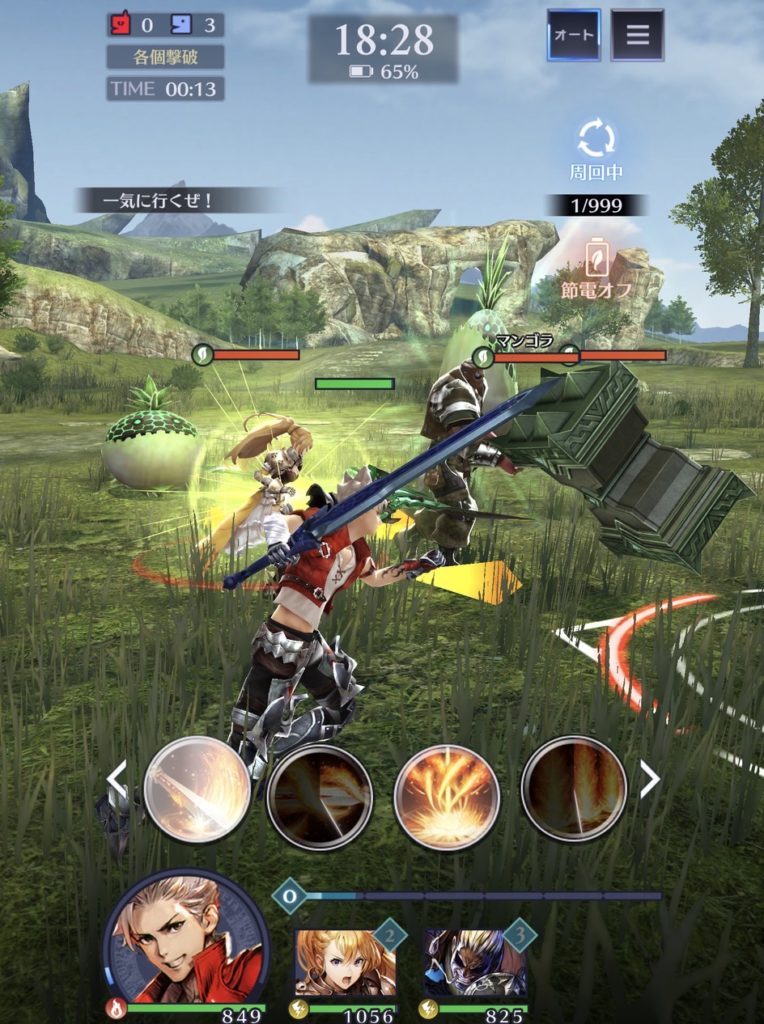Show previous skills with the left arrow
The width and height of the screenshot is (764, 1024).
coord(118,780)
